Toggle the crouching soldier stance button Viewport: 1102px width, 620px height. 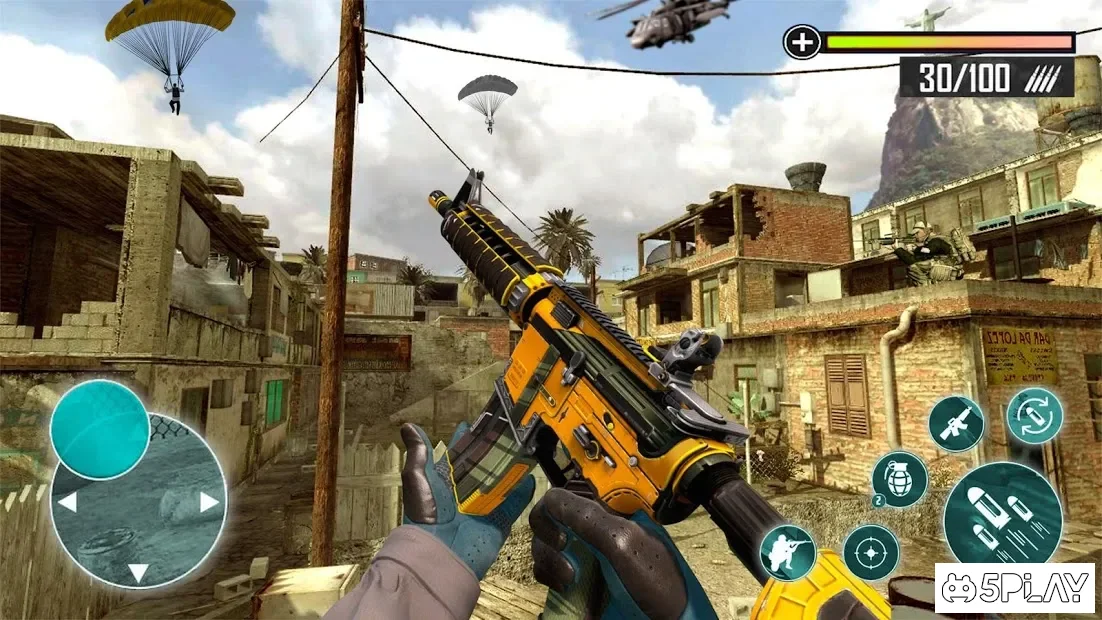tap(787, 552)
